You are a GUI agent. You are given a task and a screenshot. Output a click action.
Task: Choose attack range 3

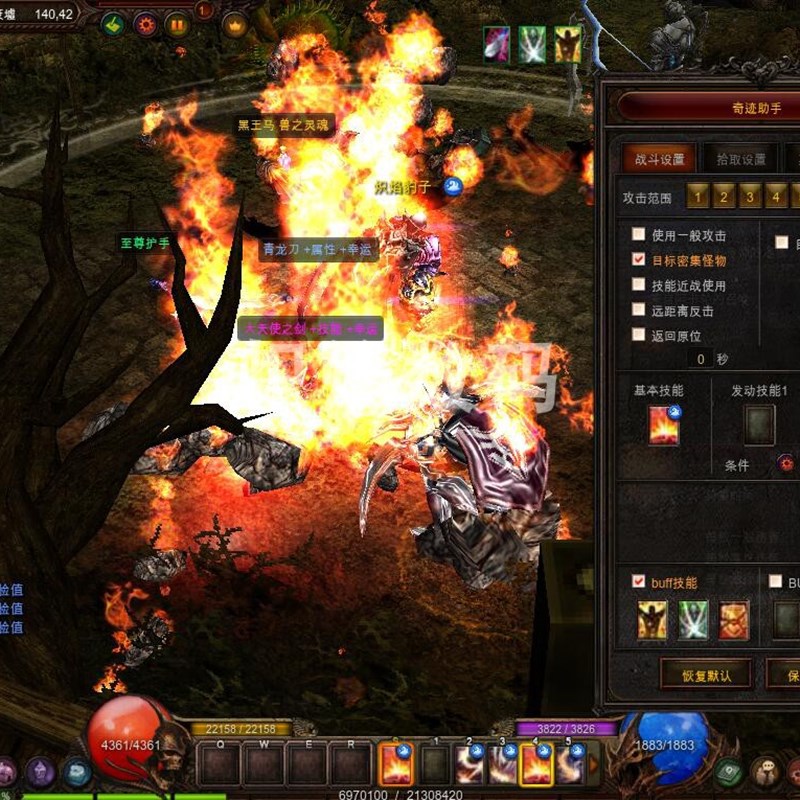[x=749, y=196]
